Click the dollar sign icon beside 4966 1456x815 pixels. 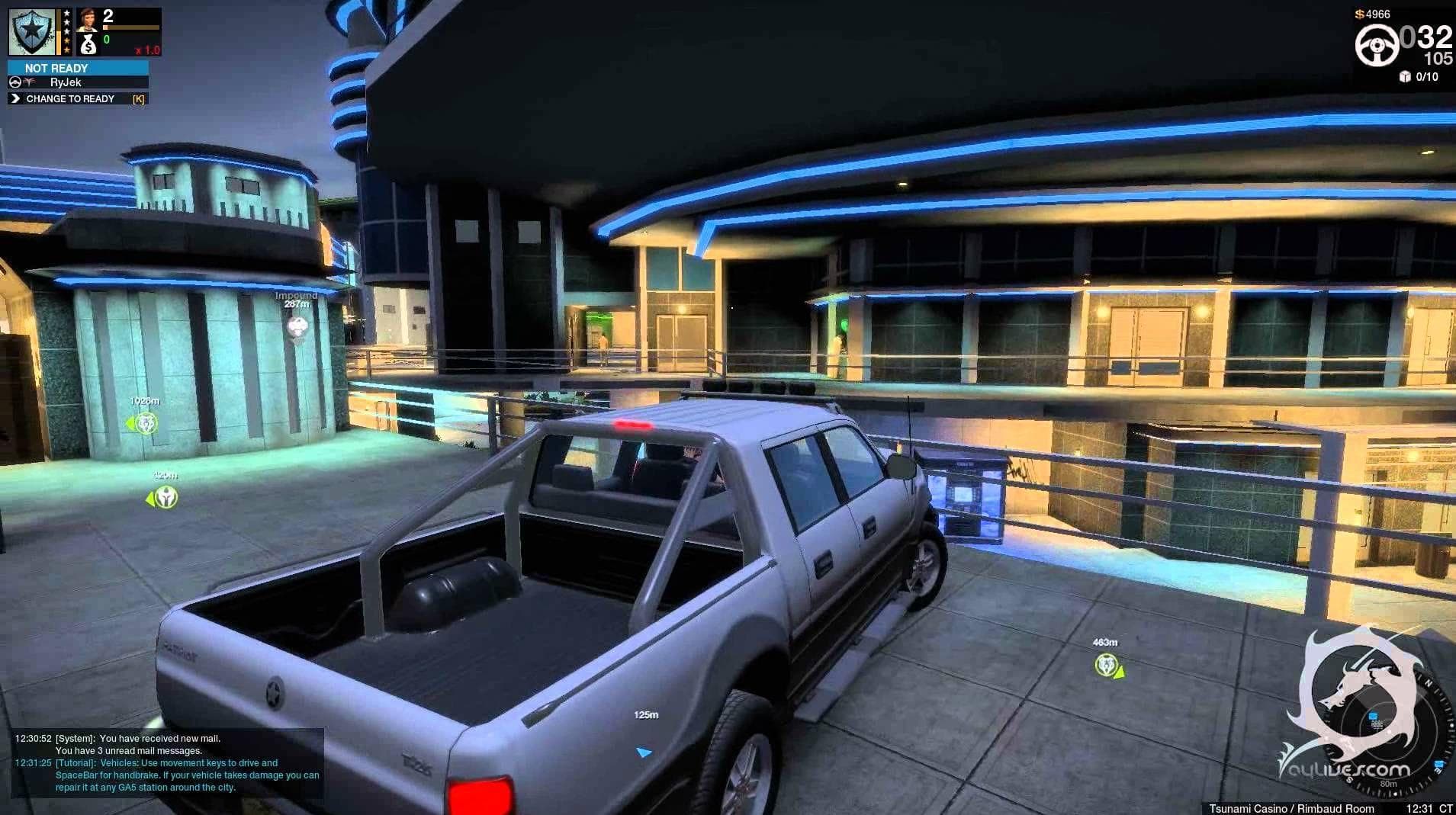[1359, 14]
